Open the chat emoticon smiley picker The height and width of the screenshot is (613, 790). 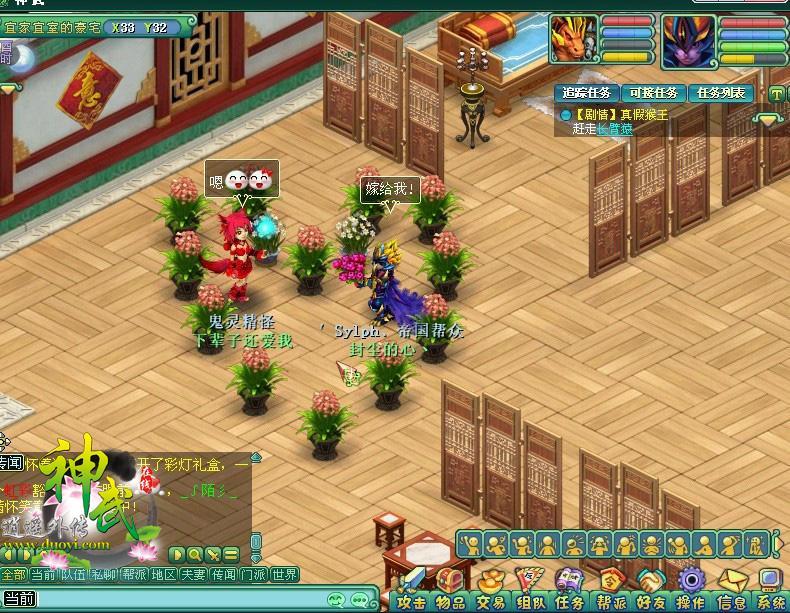pos(335,599)
